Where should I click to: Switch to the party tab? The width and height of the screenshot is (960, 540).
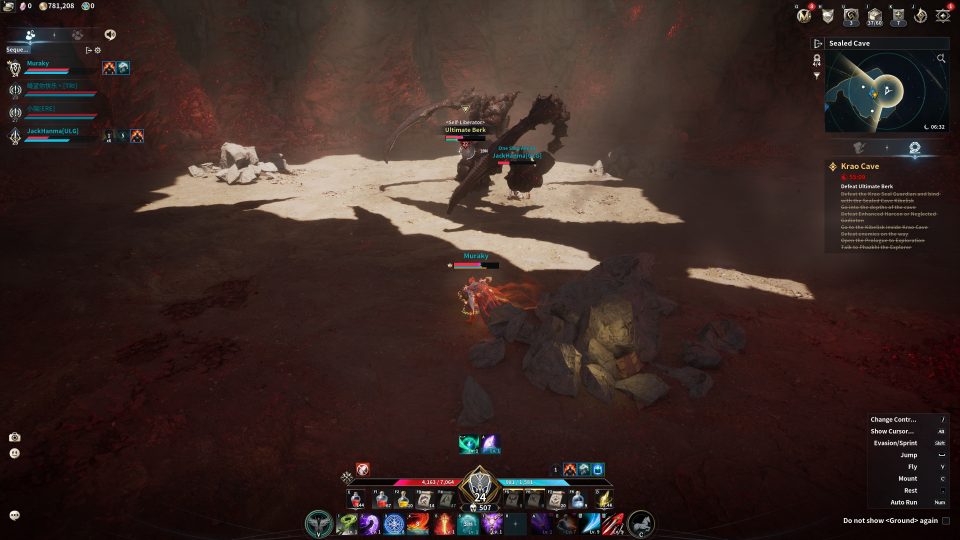pos(31,34)
